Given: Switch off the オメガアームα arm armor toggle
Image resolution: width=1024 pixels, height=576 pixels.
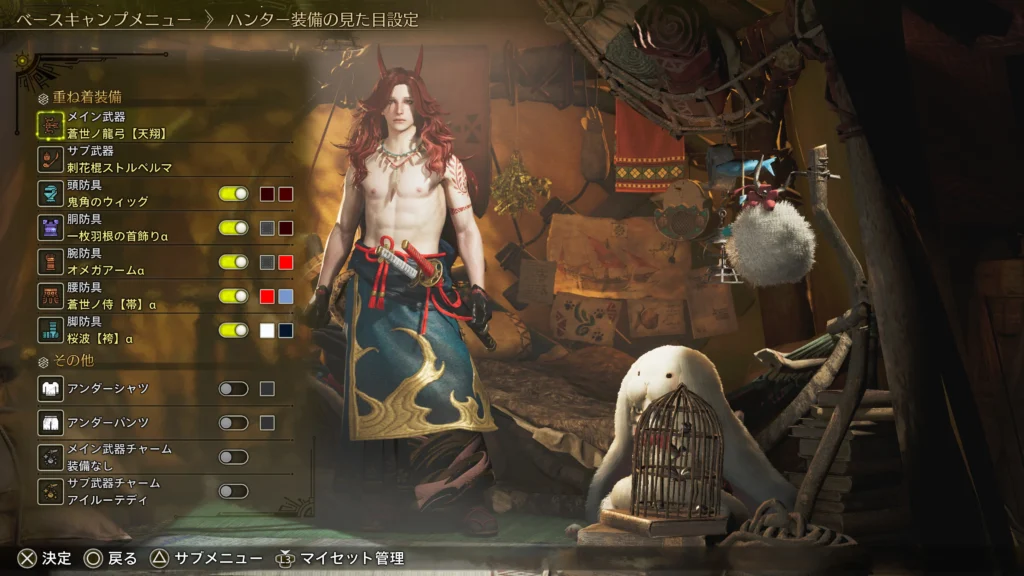Looking at the screenshot, I should coord(233,262).
